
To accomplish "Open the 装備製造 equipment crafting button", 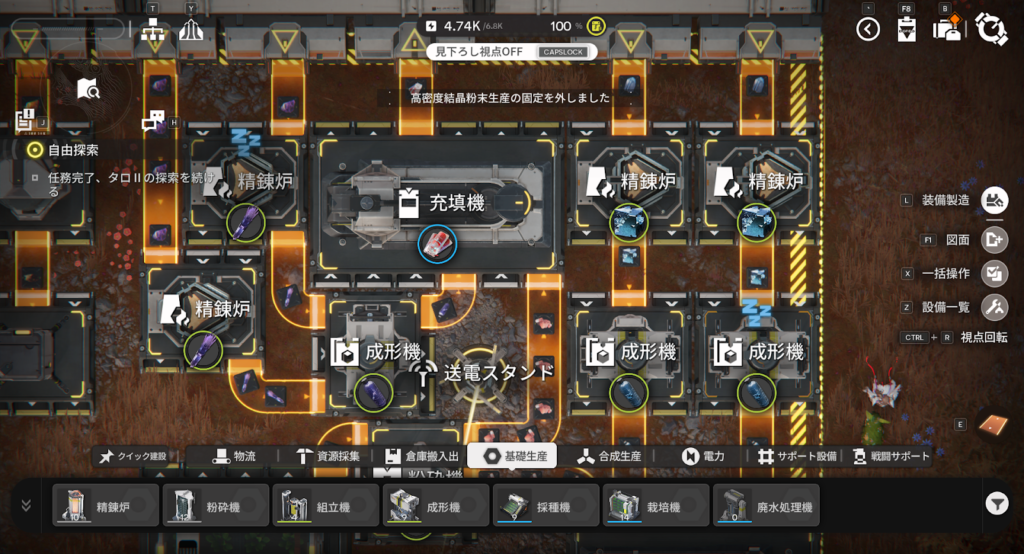I will coord(994,201).
